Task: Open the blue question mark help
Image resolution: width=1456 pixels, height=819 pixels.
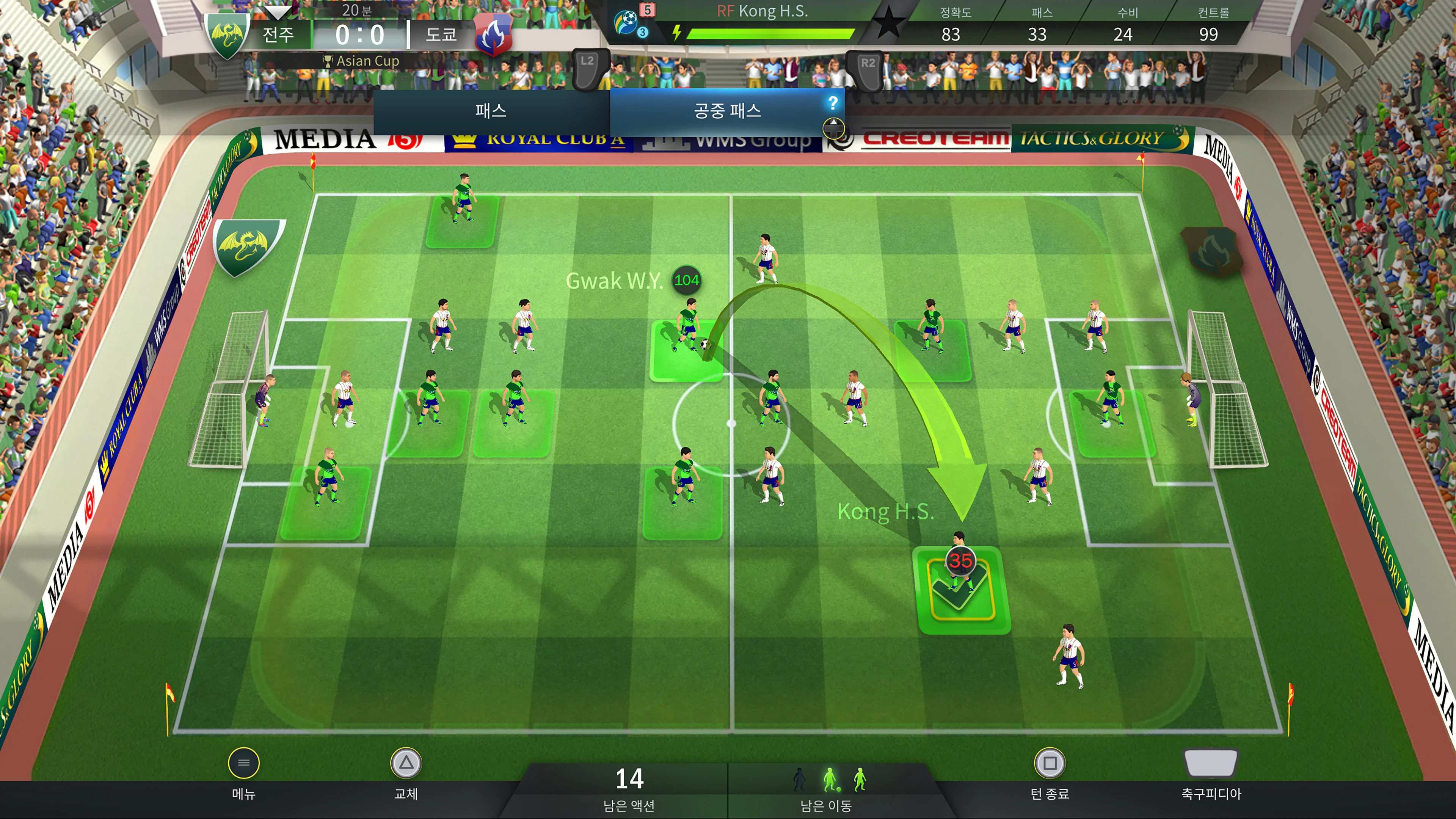Action: click(832, 103)
